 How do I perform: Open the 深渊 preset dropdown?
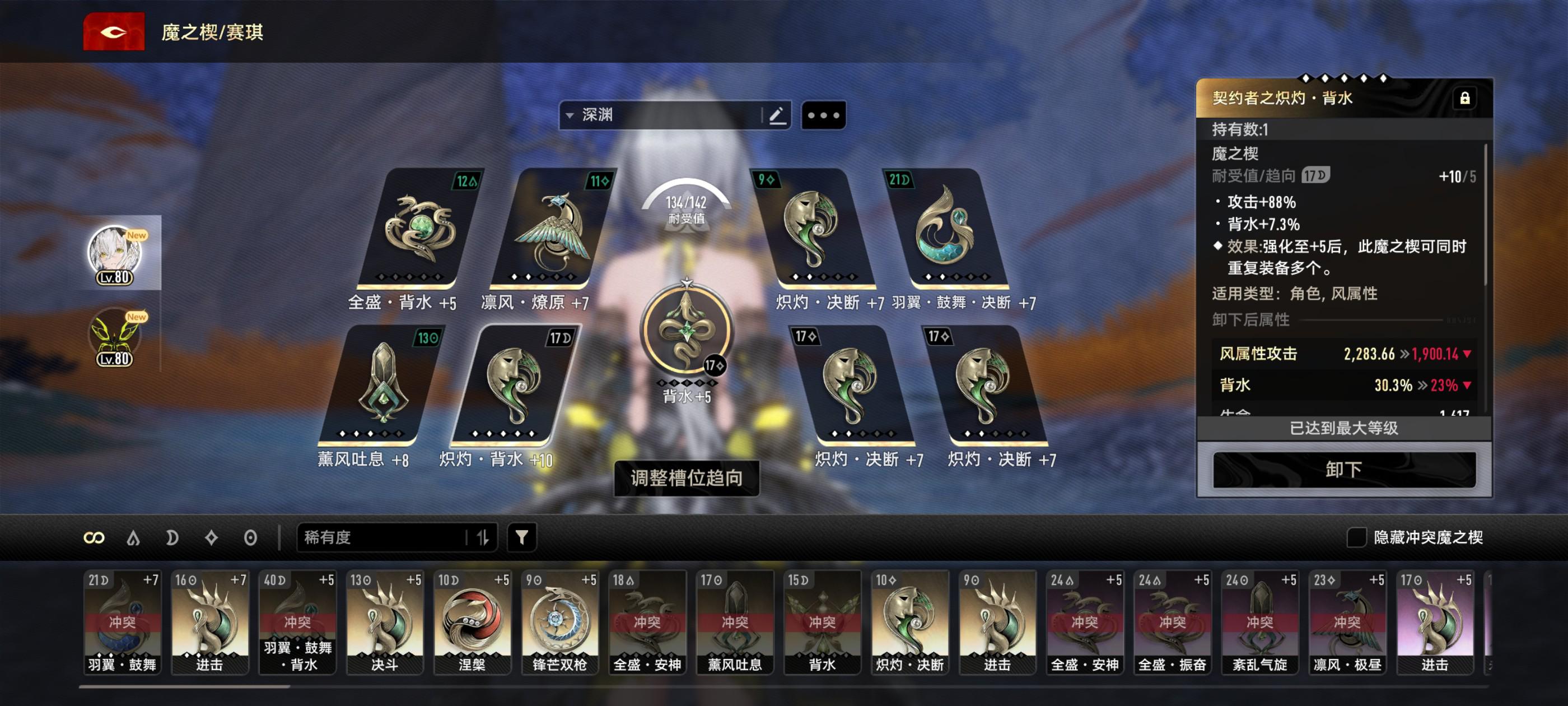tap(660, 114)
